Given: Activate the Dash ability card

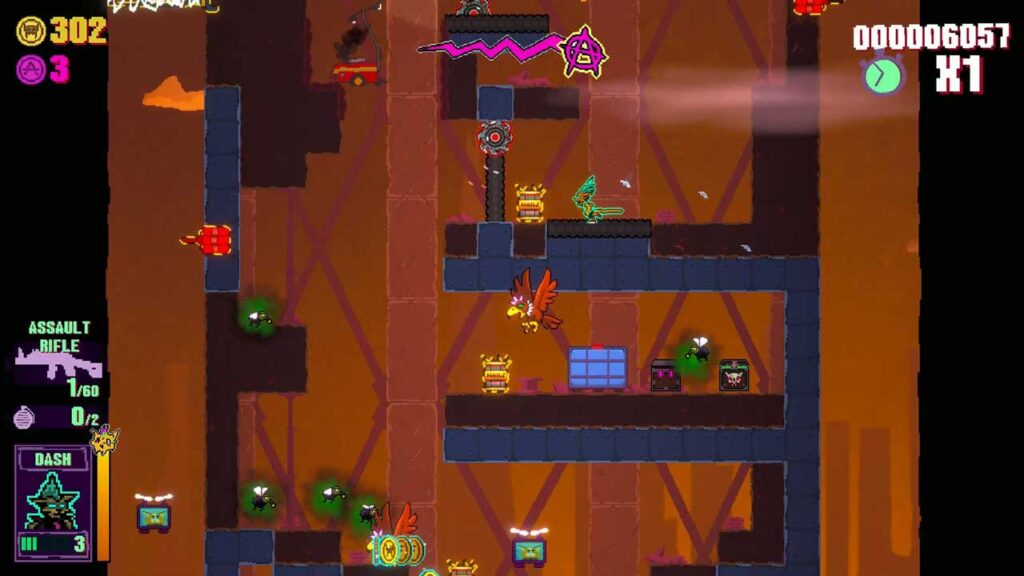Looking at the screenshot, I should pos(53,502).
